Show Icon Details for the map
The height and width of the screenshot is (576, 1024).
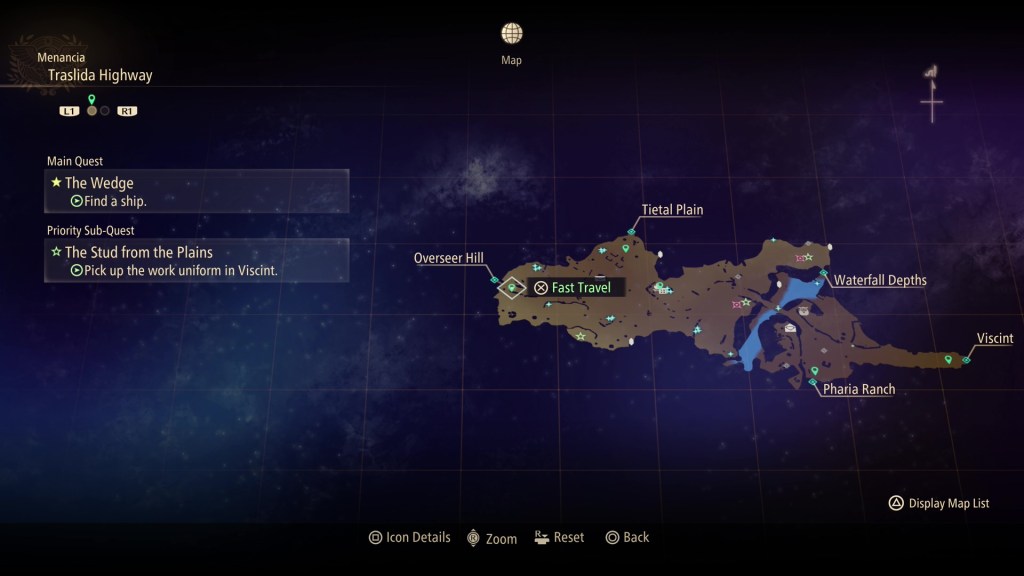[410, 538]
